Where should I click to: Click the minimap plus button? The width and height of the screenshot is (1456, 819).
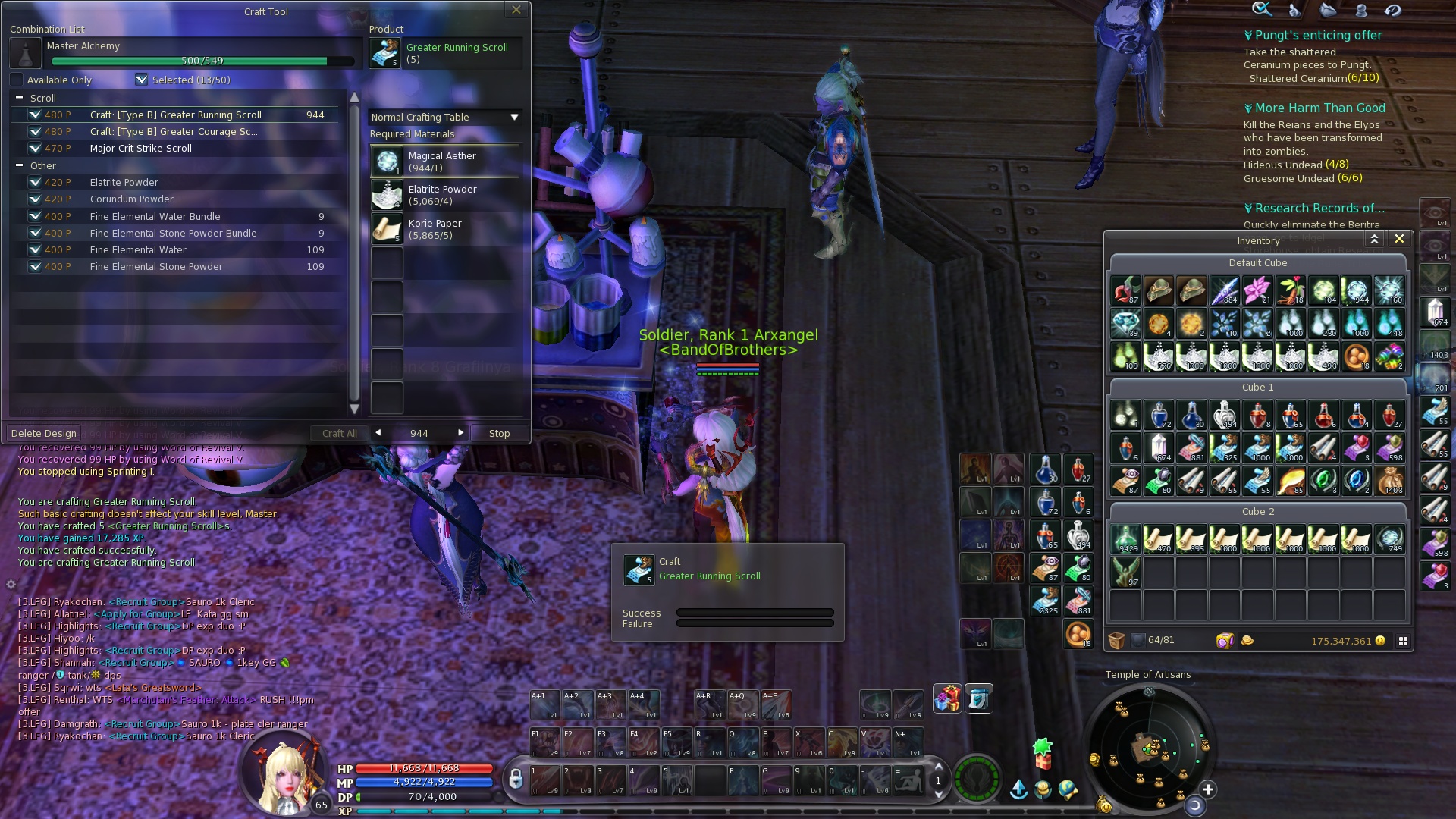[1208, 789]
